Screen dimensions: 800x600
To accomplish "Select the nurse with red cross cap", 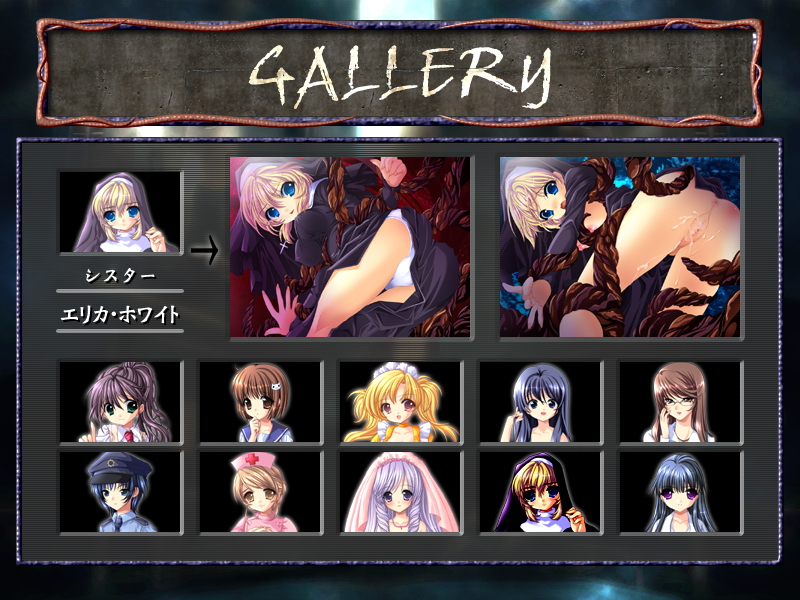I will tap(261, 491).
